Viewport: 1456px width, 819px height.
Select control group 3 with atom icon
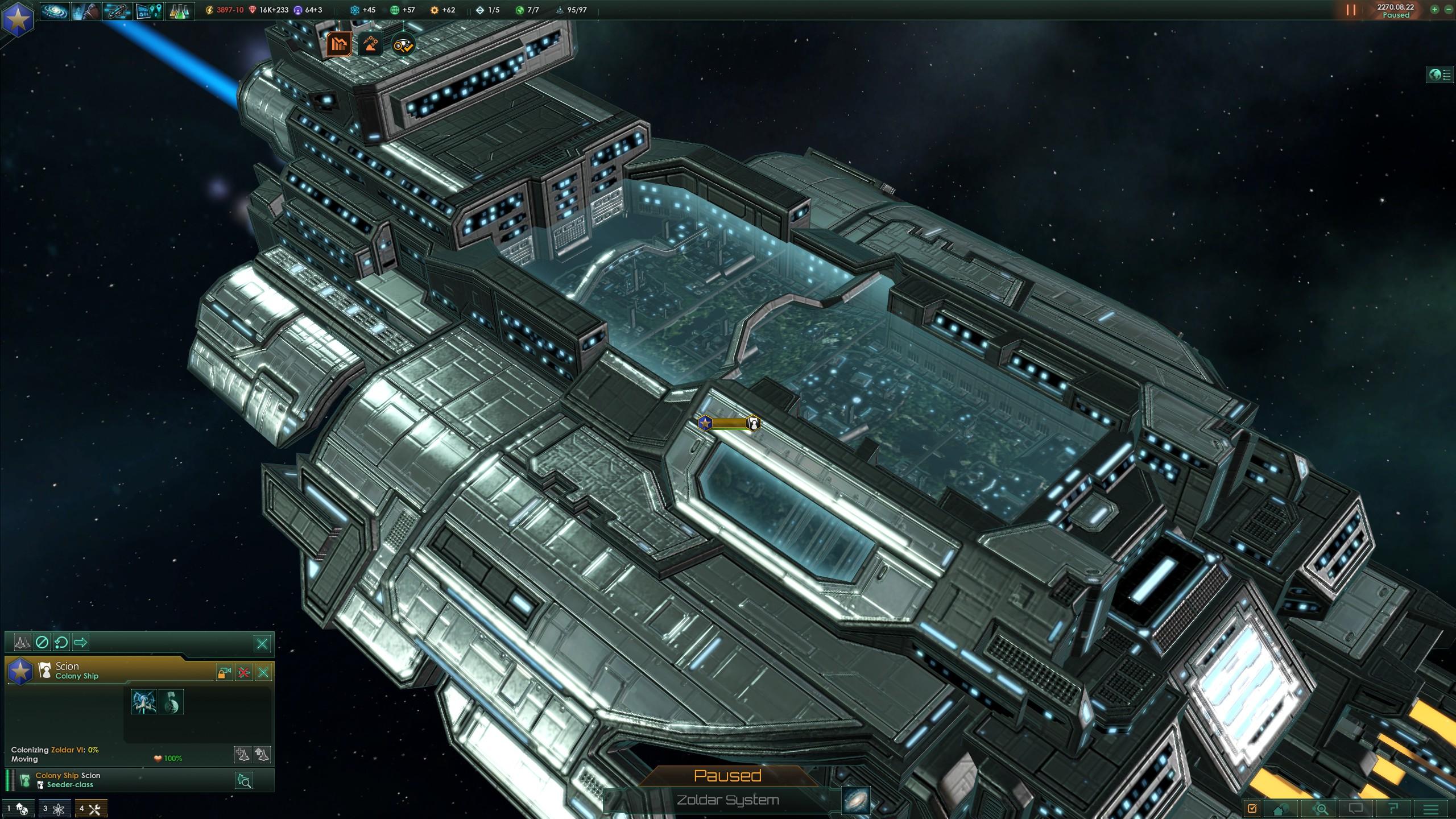[55, 809]
